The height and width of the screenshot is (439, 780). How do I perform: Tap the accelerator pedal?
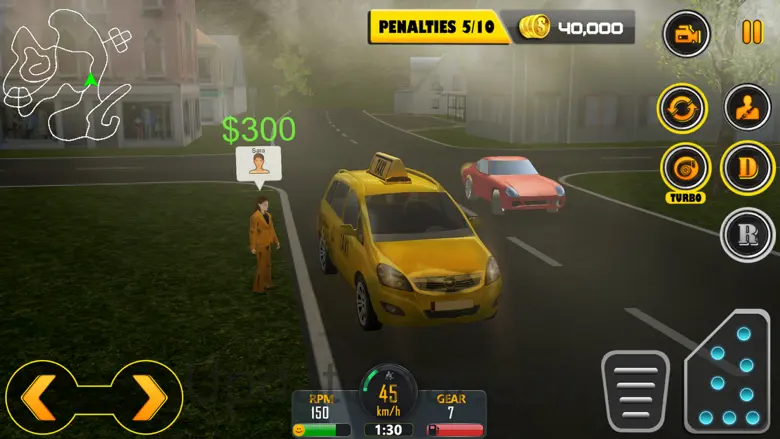point(728,375)
